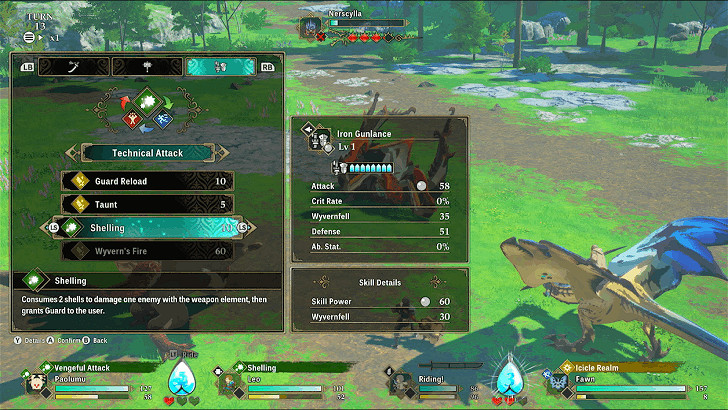Viewport: 728px width, 410px height.
Task: Switch to the hammer weapon tab
Action: point(147,67)
